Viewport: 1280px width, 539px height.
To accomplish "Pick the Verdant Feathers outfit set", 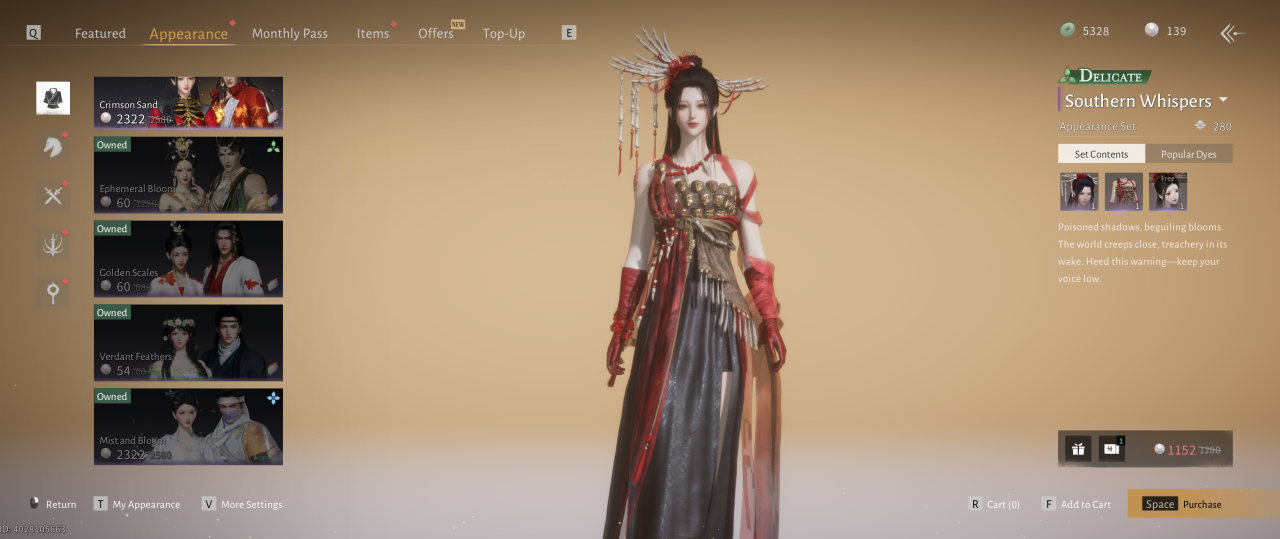I will tap(188, 343).
